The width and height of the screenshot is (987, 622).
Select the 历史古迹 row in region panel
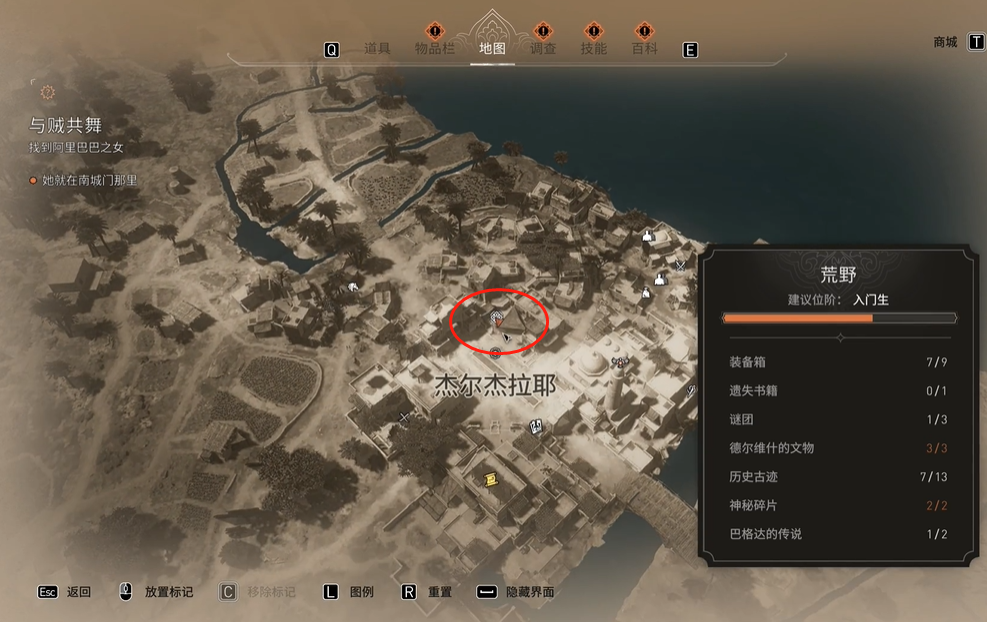coord(839,477)
